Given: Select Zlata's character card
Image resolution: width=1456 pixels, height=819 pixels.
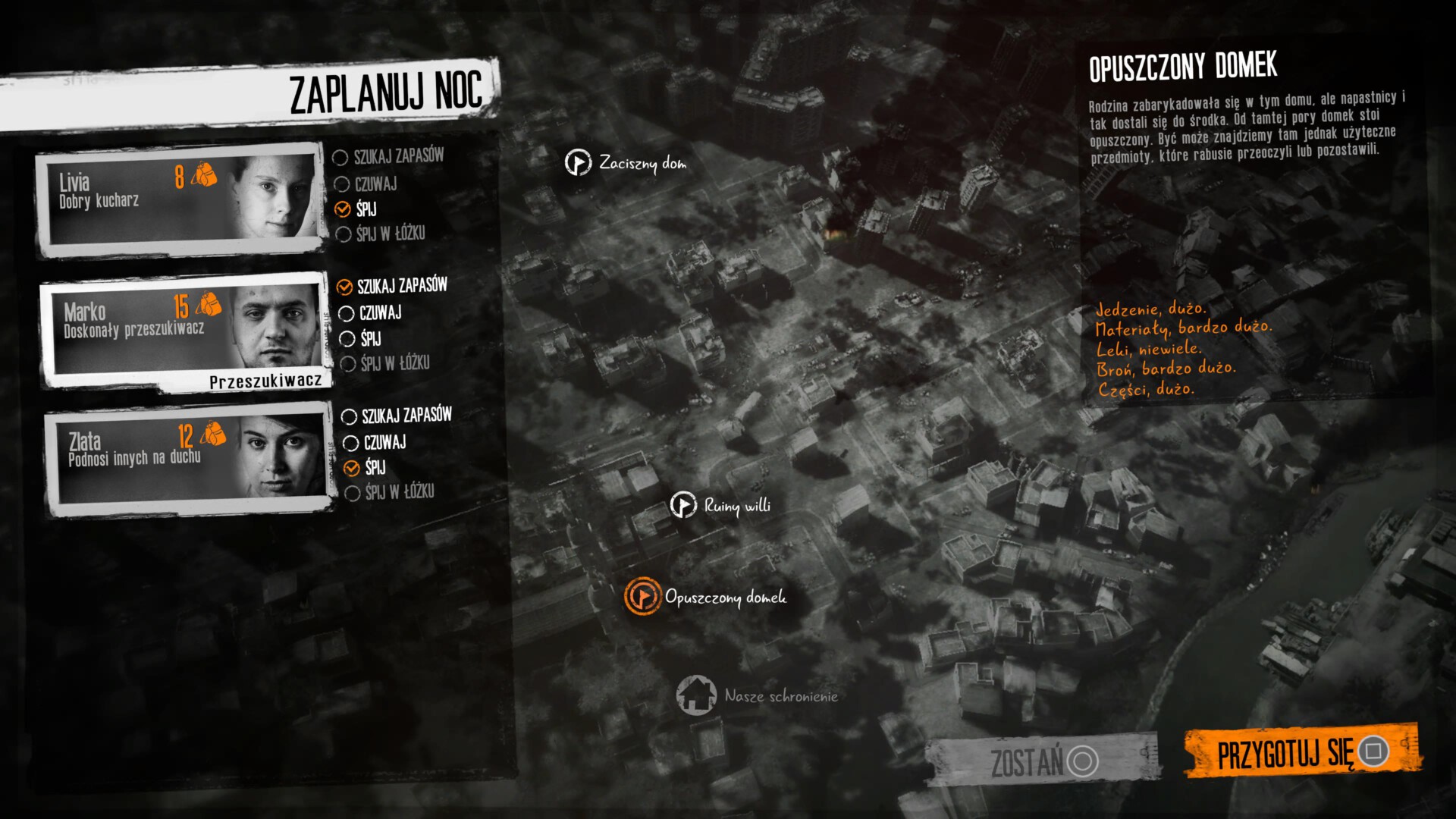Looking at the screenshot, I should click(189, 460).
